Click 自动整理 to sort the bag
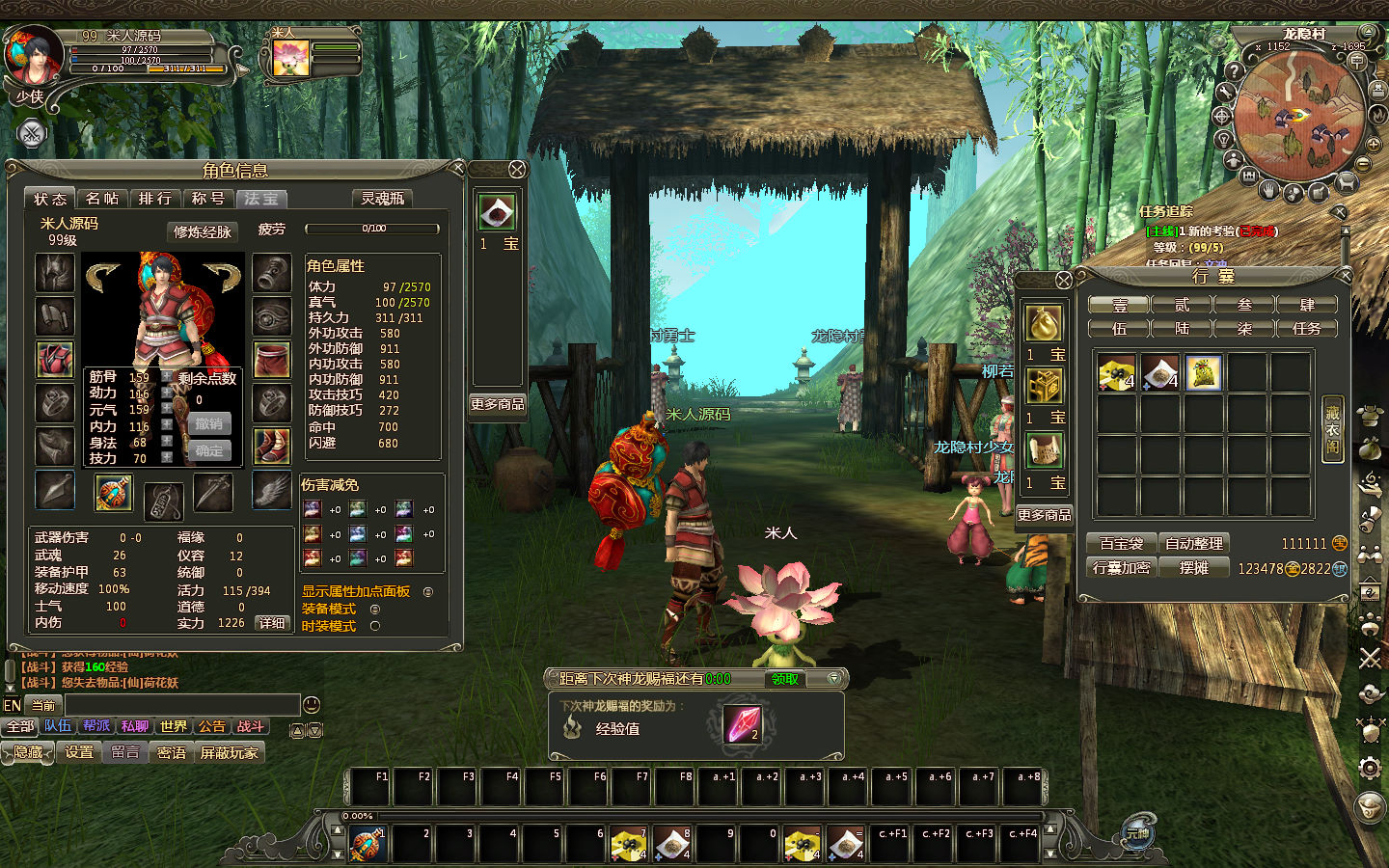 pos(1193,544)
